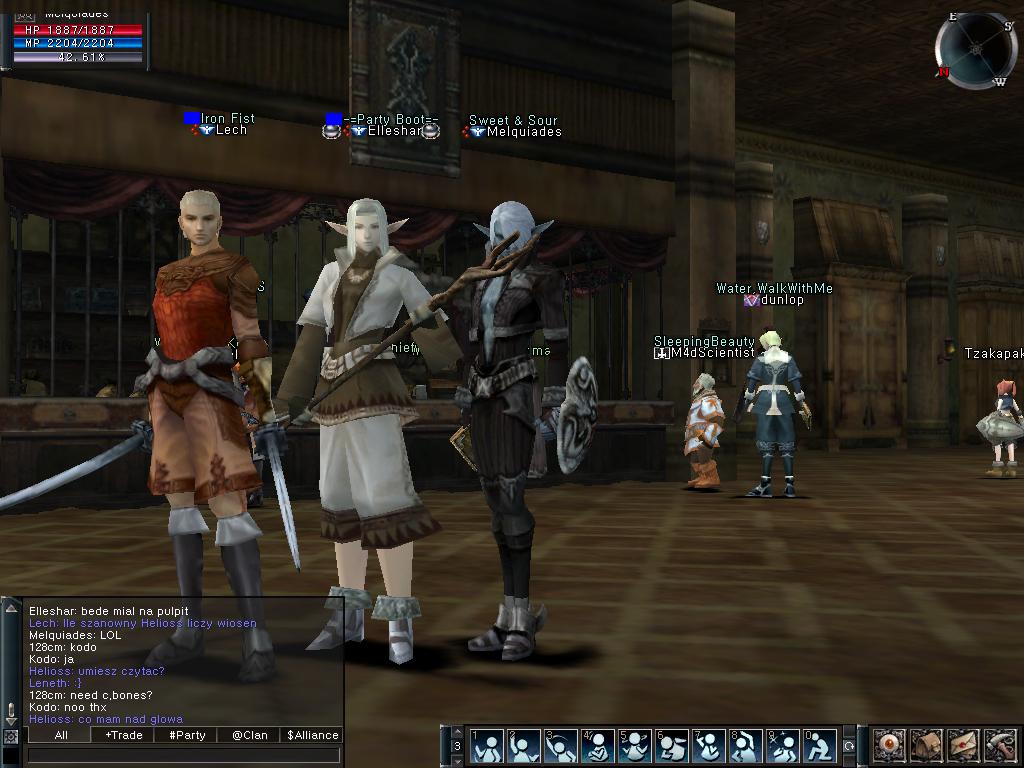The image size is (1024, 768).
Task: Open the sealed letter icon
Action: 963,746
